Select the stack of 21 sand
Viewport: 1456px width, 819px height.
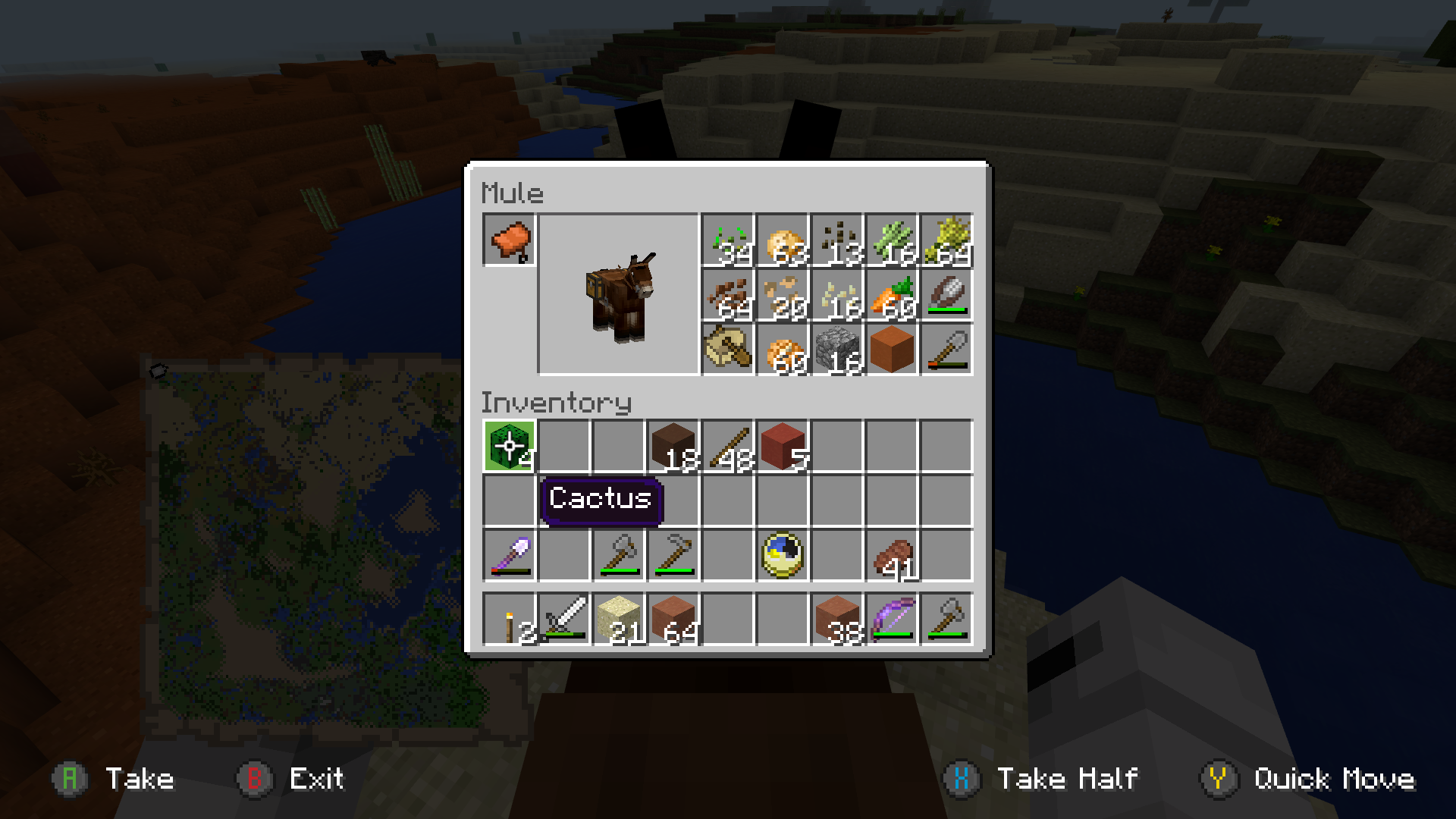pos(619,617)
